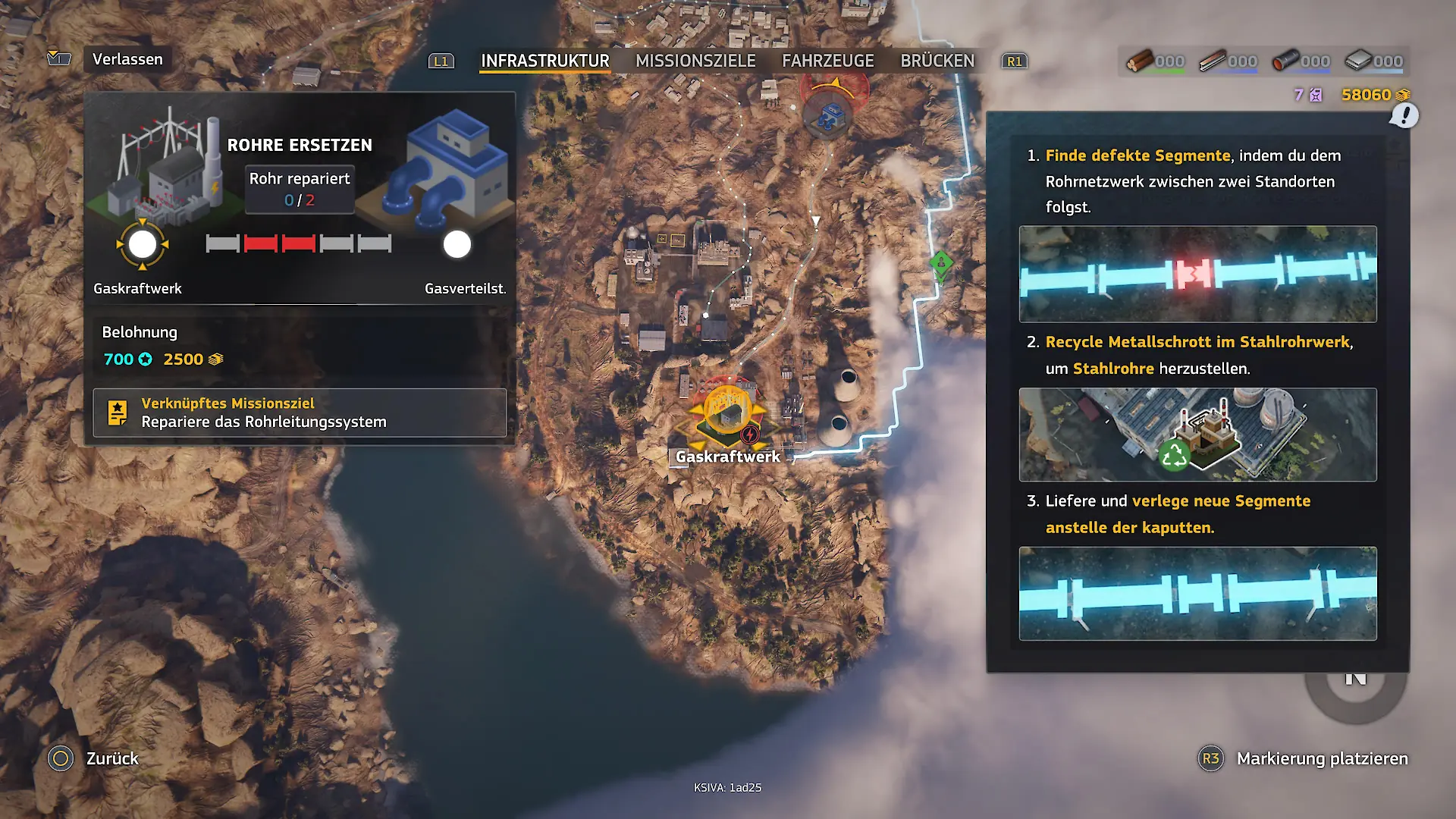View the repaired pipe segments tutorial image
The width and height of the screenshot is (1456, 819).
(x=1197, y=594)
